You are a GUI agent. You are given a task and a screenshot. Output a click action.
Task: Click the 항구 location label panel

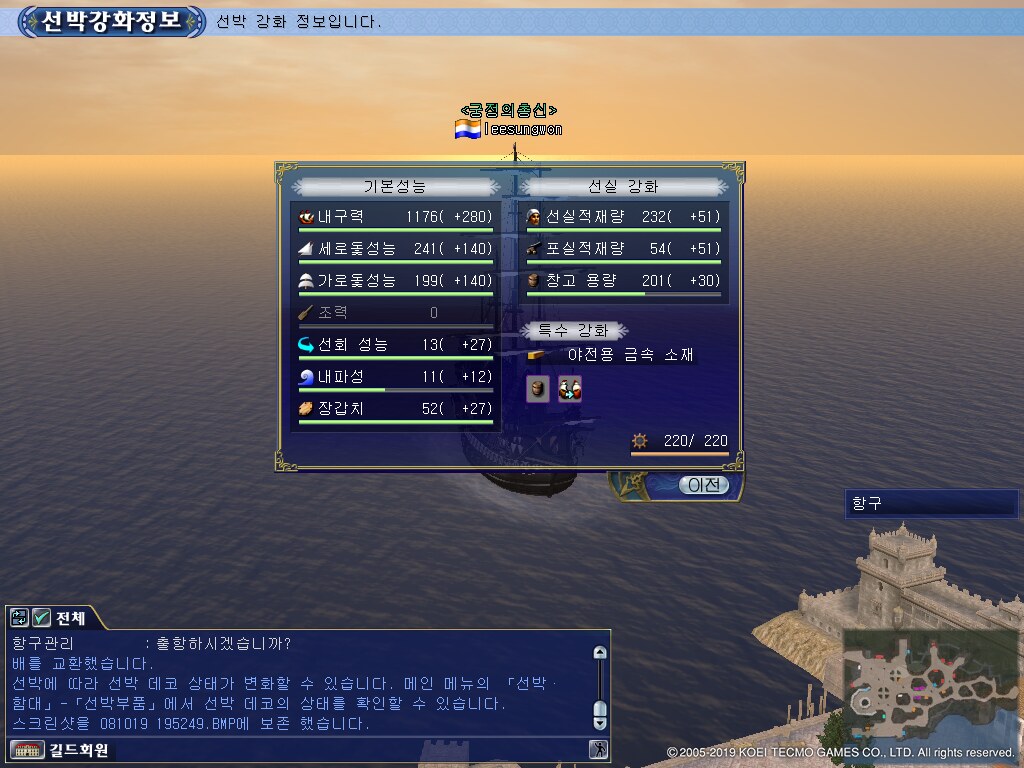point(930,504)
